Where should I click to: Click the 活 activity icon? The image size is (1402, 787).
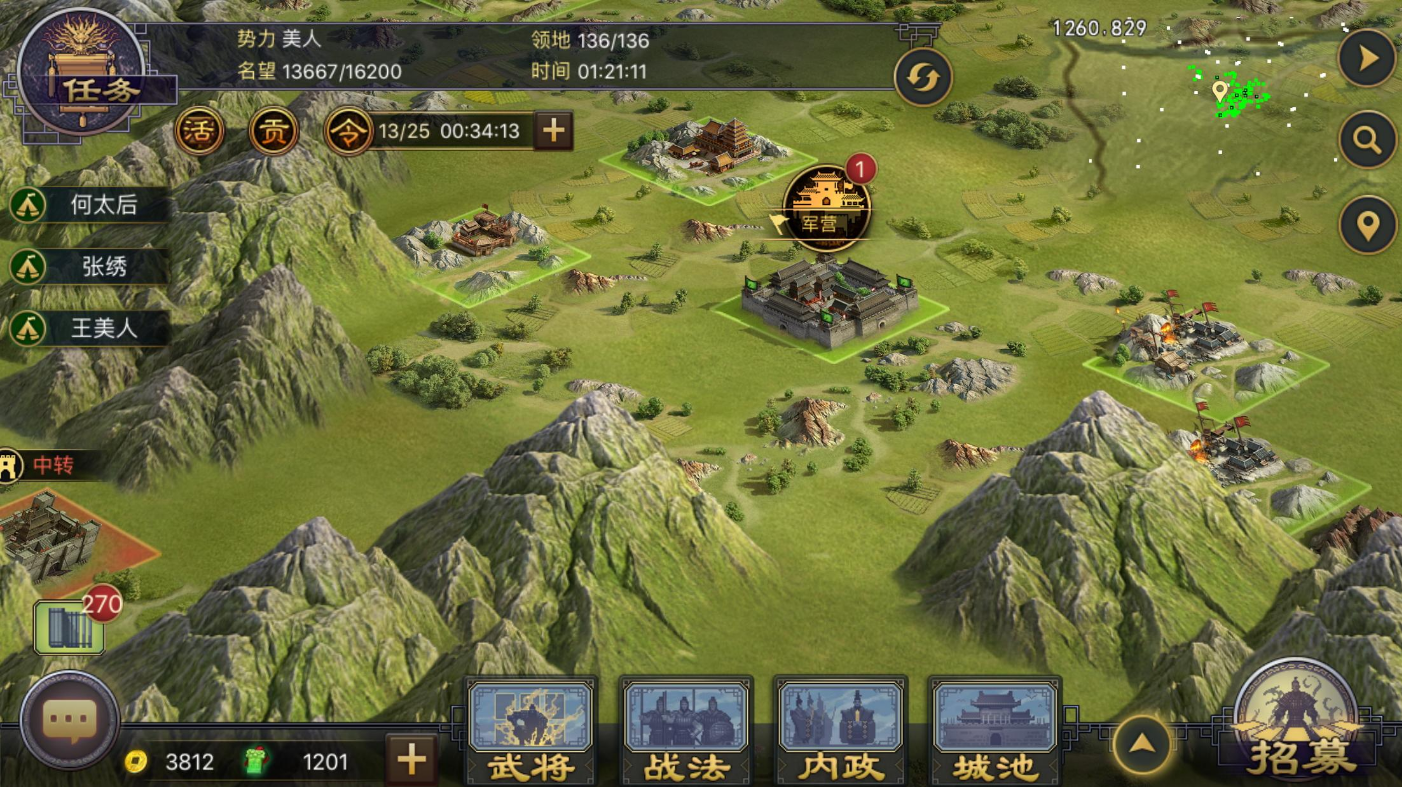200,131
